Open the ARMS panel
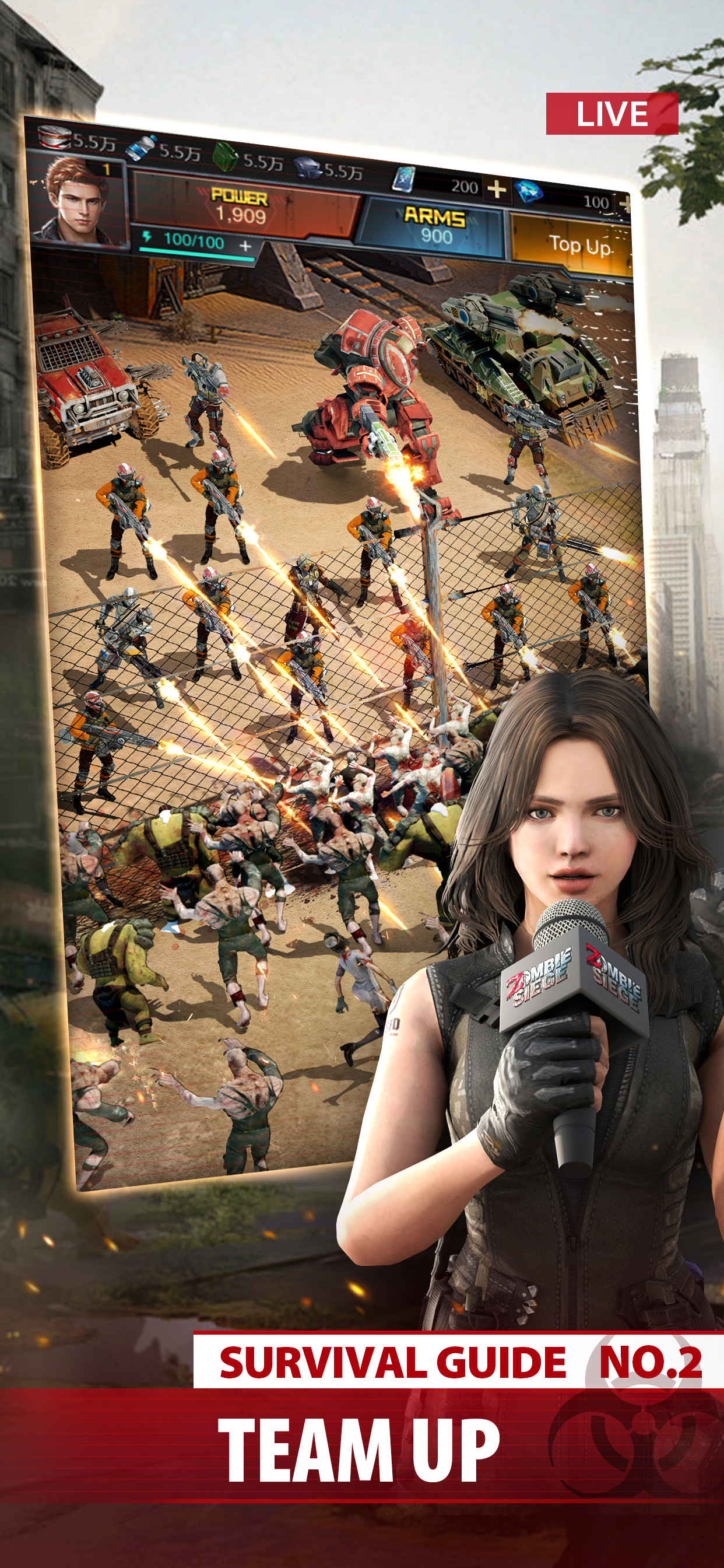724x1568 pixels. click(x=434, y=226)
